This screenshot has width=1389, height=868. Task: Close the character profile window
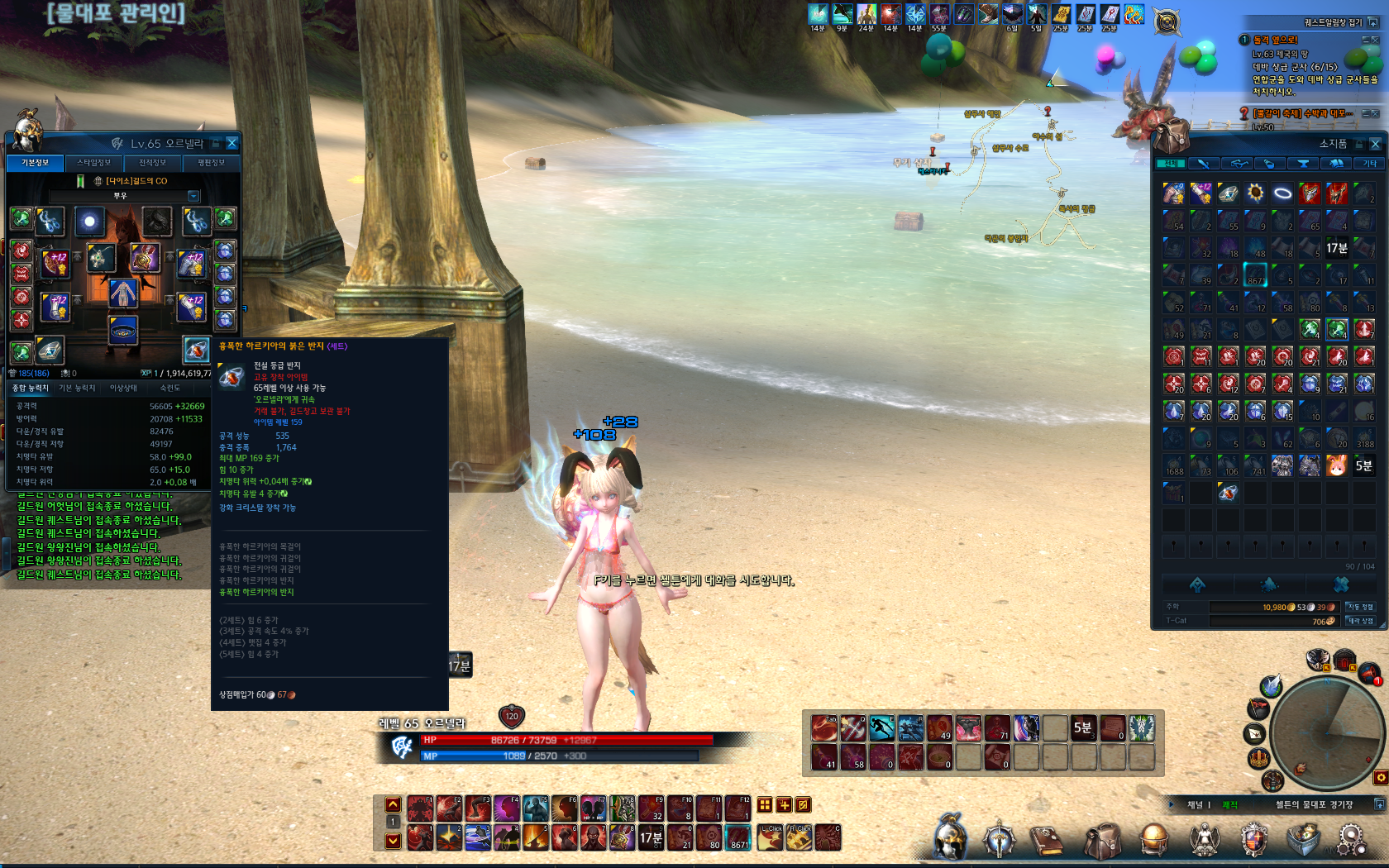pos(232,143)
